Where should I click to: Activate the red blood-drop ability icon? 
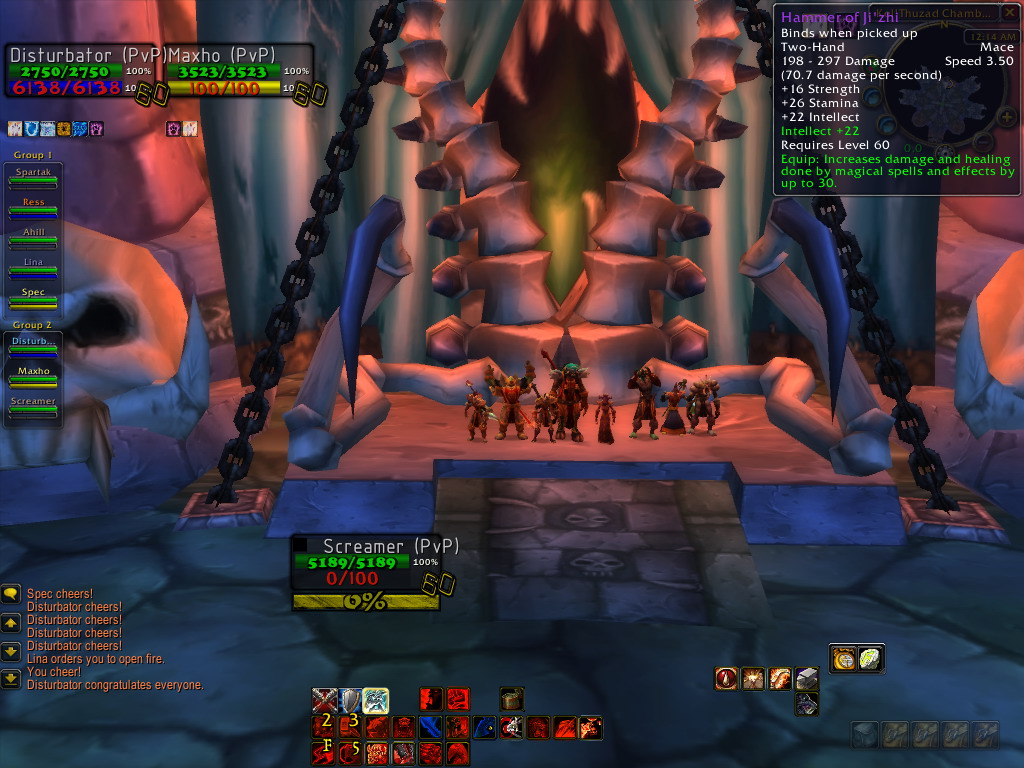pos(727,679)
